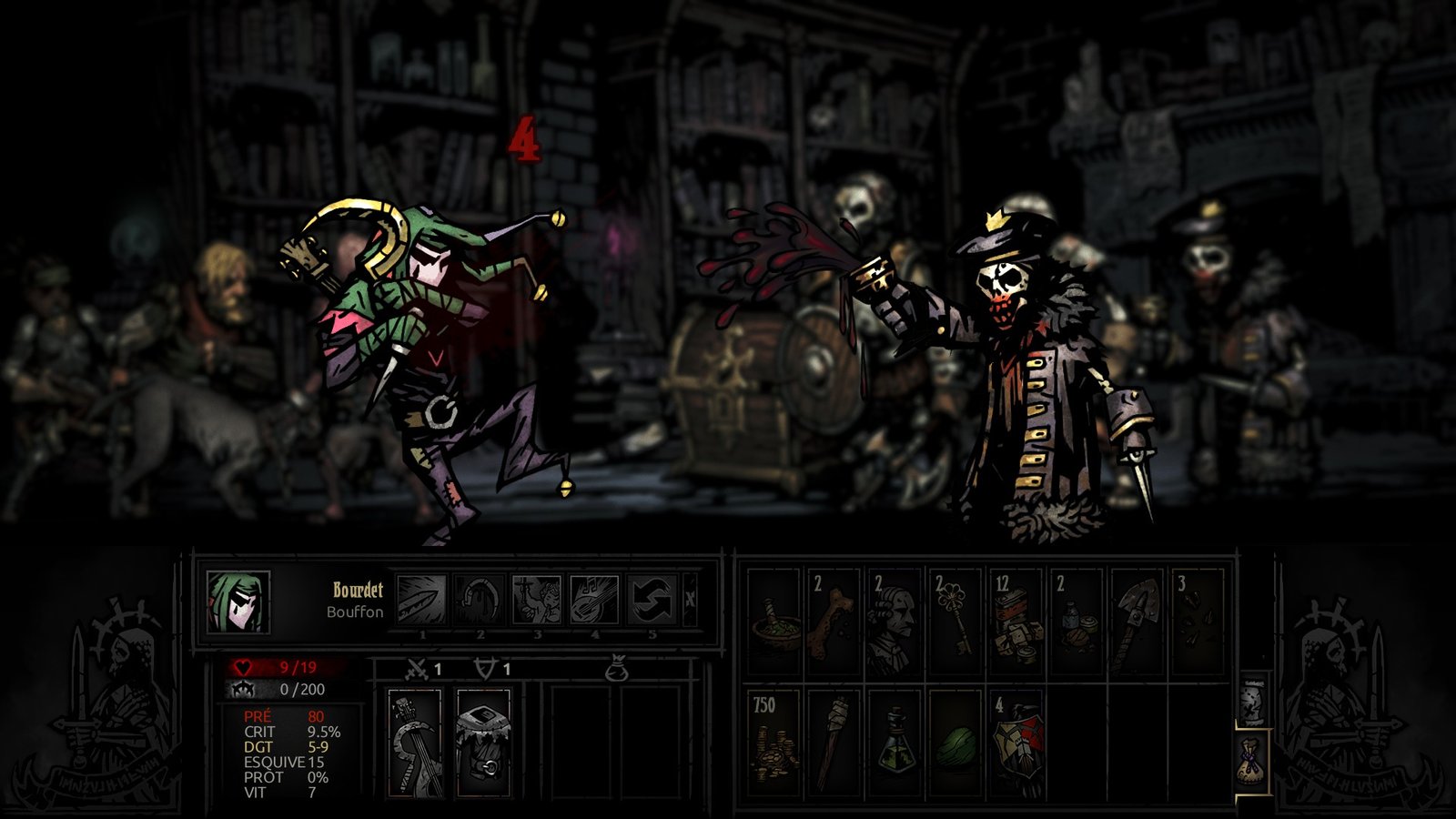Select the stone bust items
Viewport: 1456px width, 819px height.
(x=895, y=622)
